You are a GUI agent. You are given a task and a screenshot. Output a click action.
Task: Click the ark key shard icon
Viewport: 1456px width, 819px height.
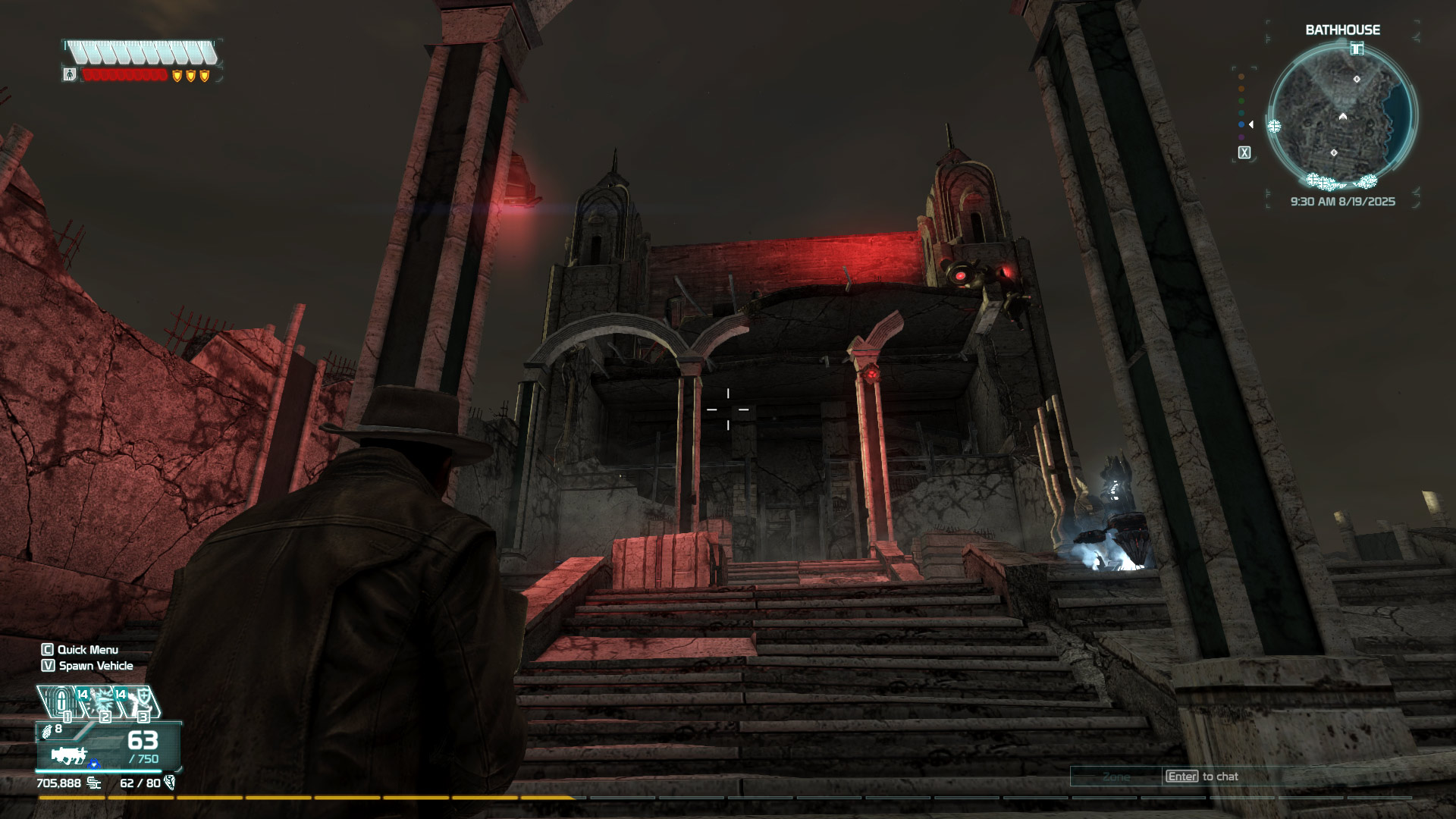(170, 783)
